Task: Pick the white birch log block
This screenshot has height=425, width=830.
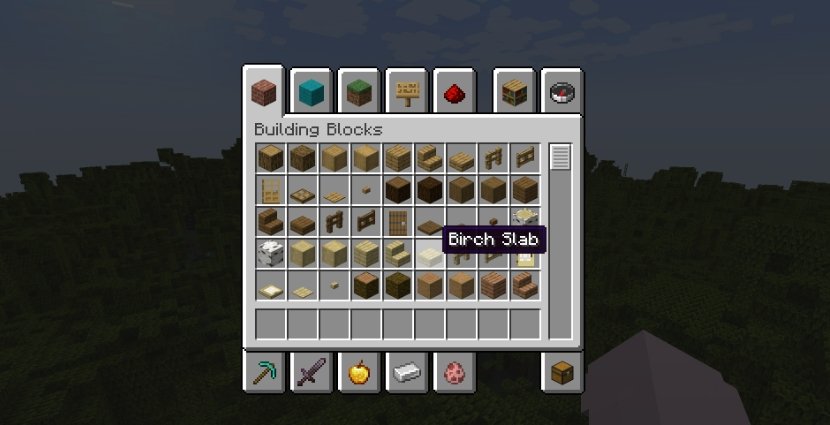Action: coord(271,253)
